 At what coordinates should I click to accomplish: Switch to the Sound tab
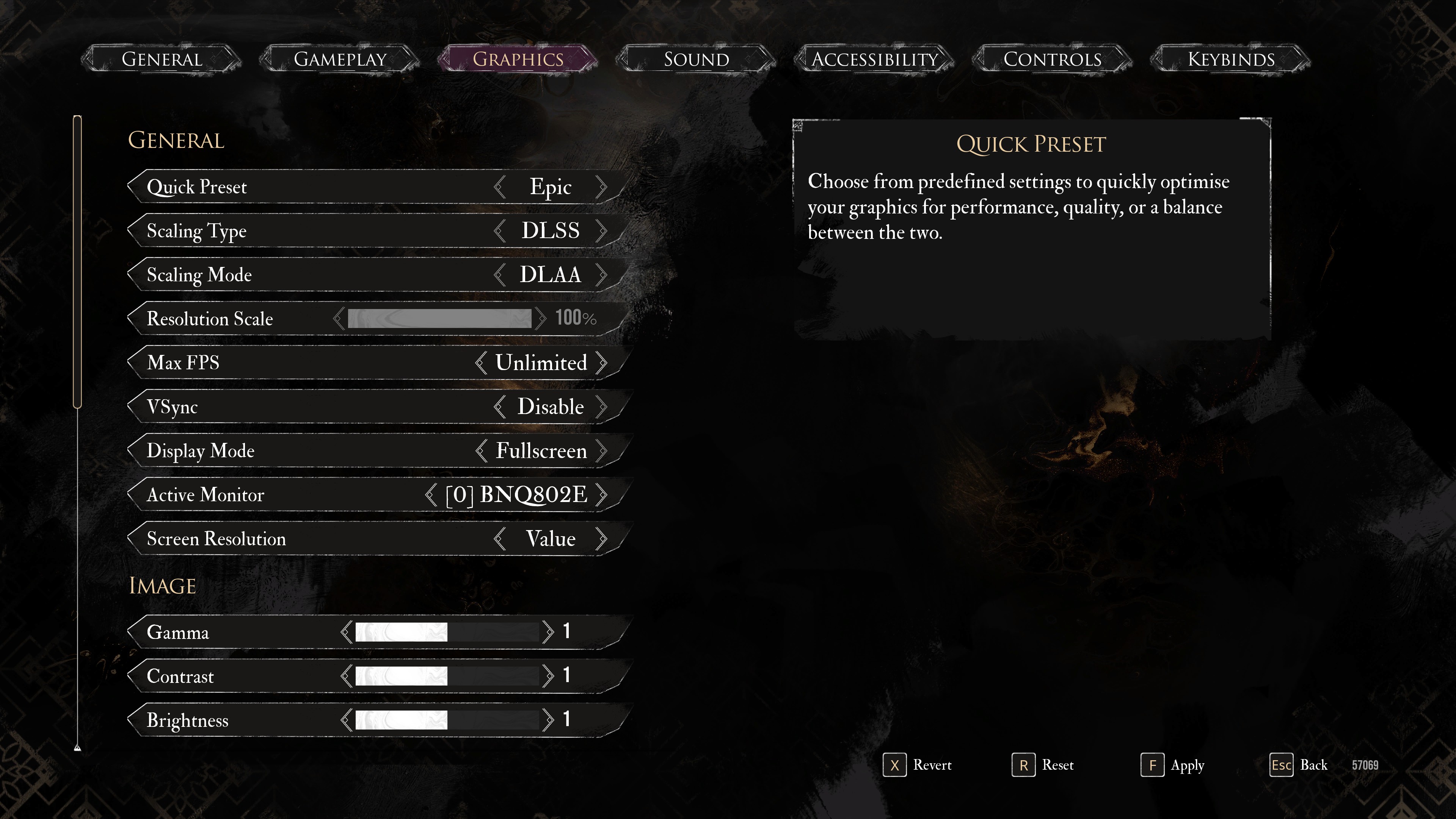click(x=697, y=60)
